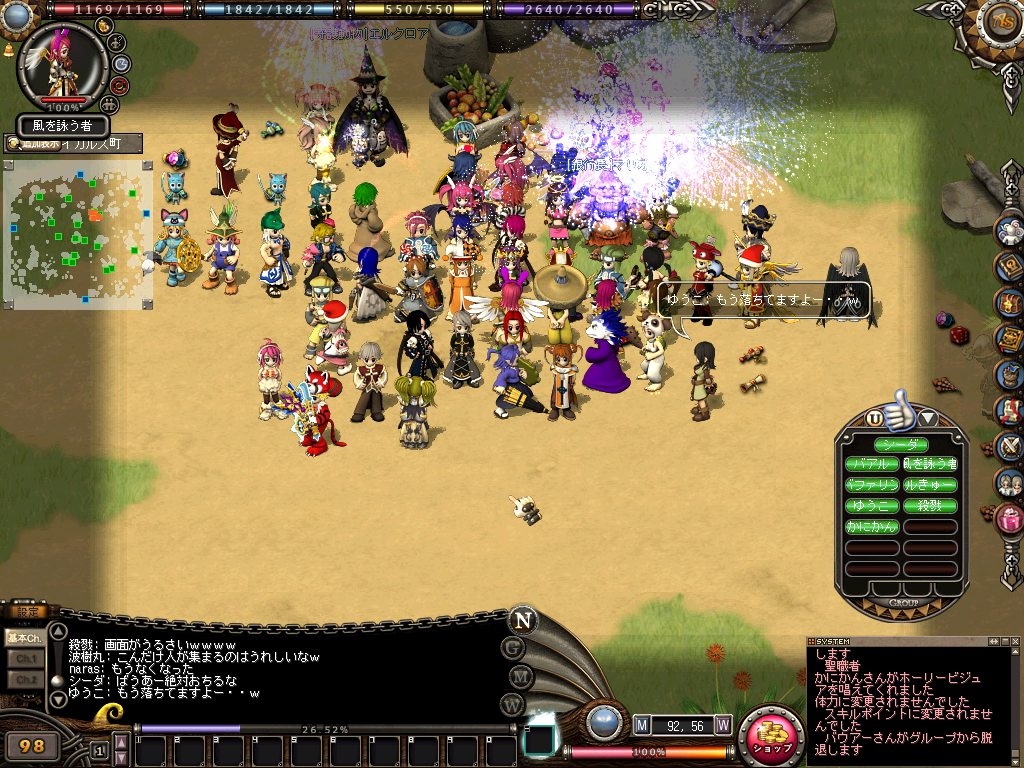Close the SYSTEM message window
Image resolution: width=1024 pixels, height=768 pixels.
[1015, 640]
